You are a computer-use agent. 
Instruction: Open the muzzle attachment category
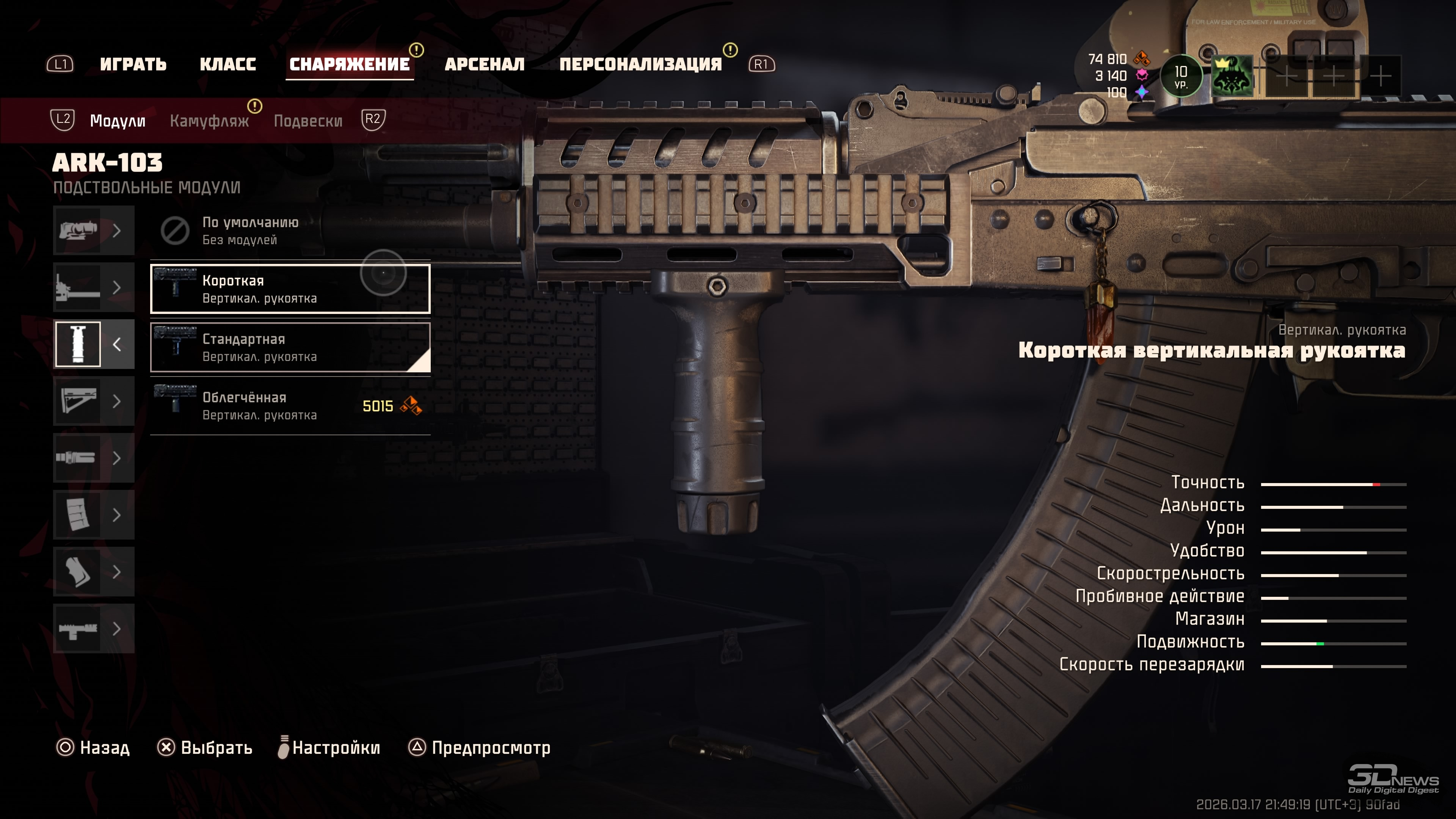point(93,458)
